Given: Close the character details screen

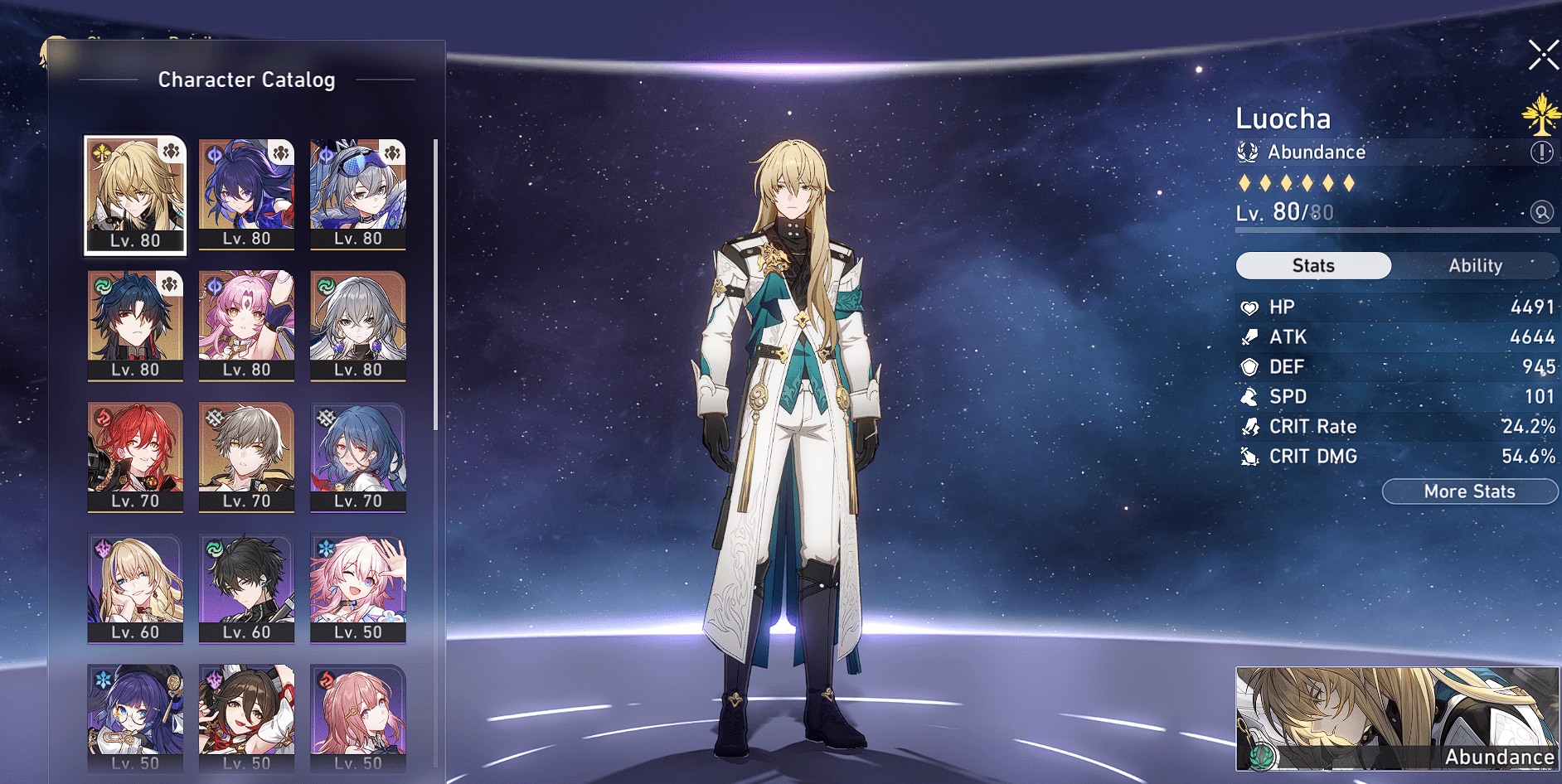Looking at the screenshot, I should pyautogui.click(x=1542, y=56).
